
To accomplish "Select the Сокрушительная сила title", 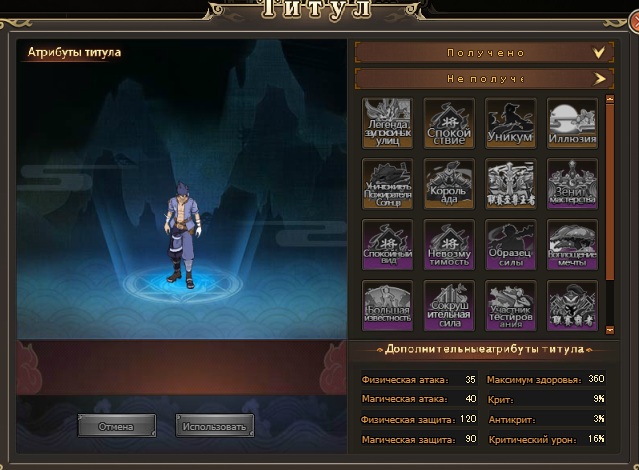I will coord(449,305).
